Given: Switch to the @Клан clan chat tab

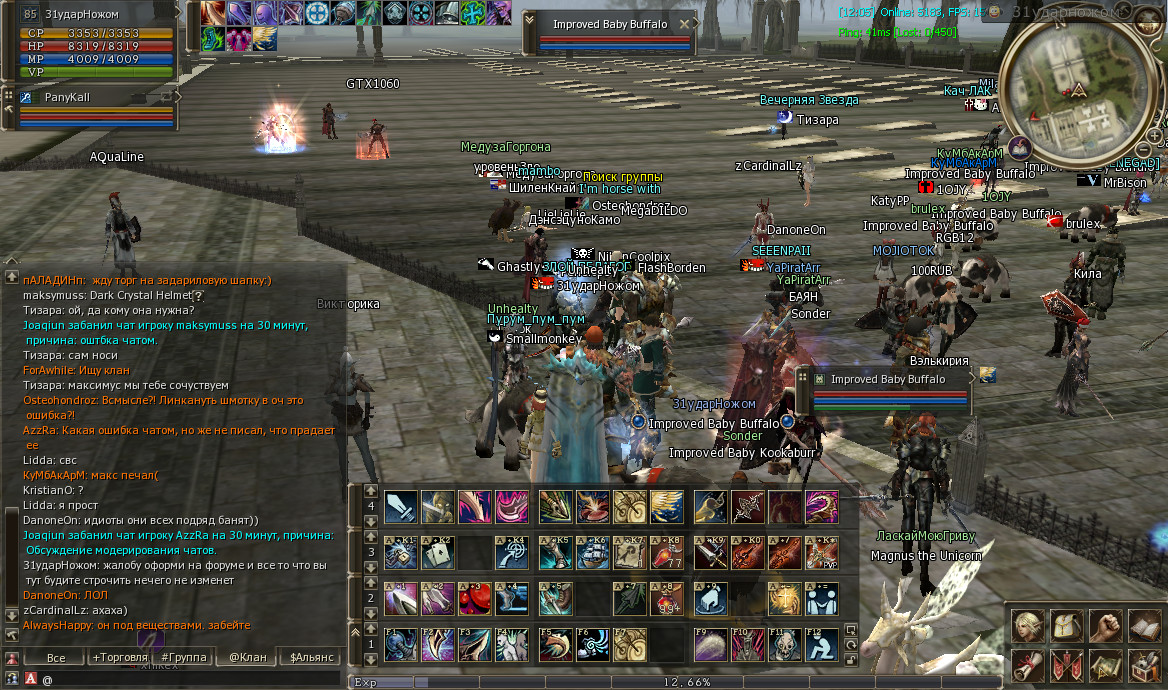Looking at the screenshot, I should pyautogui.click(x=248, y=657).
